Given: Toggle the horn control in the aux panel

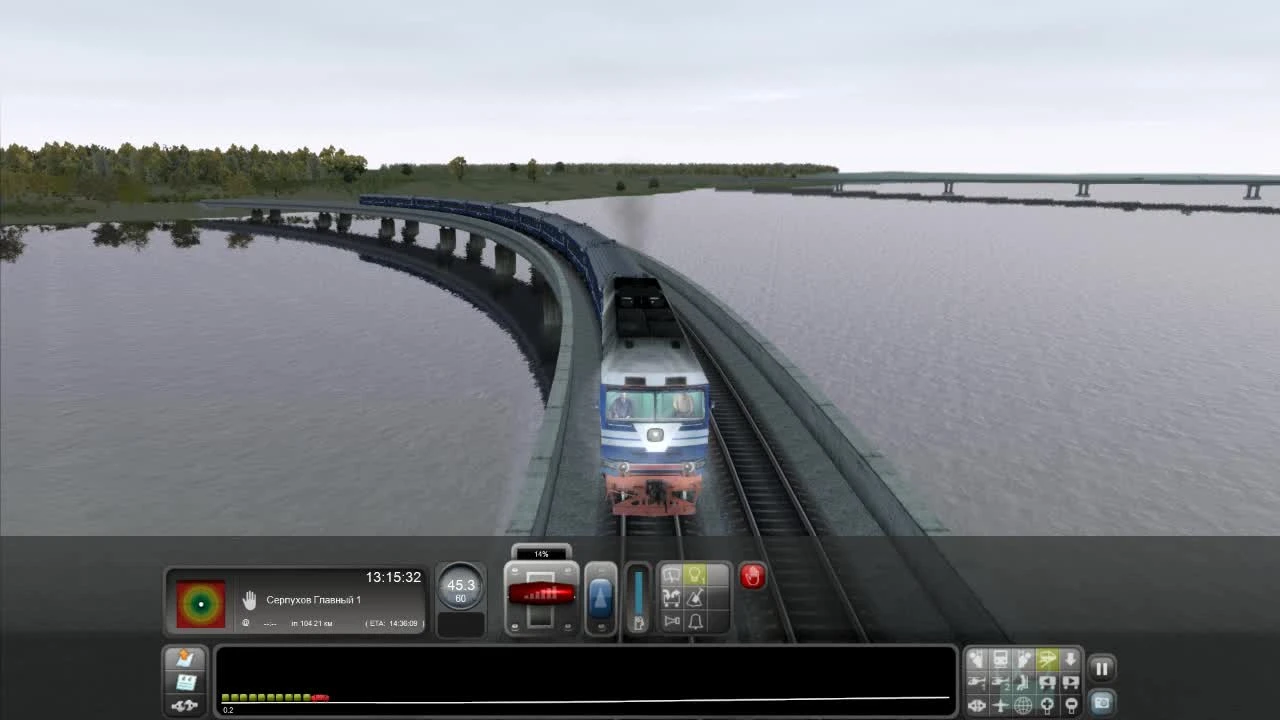Looking at the screenshot, I should (x=671, y=621).
